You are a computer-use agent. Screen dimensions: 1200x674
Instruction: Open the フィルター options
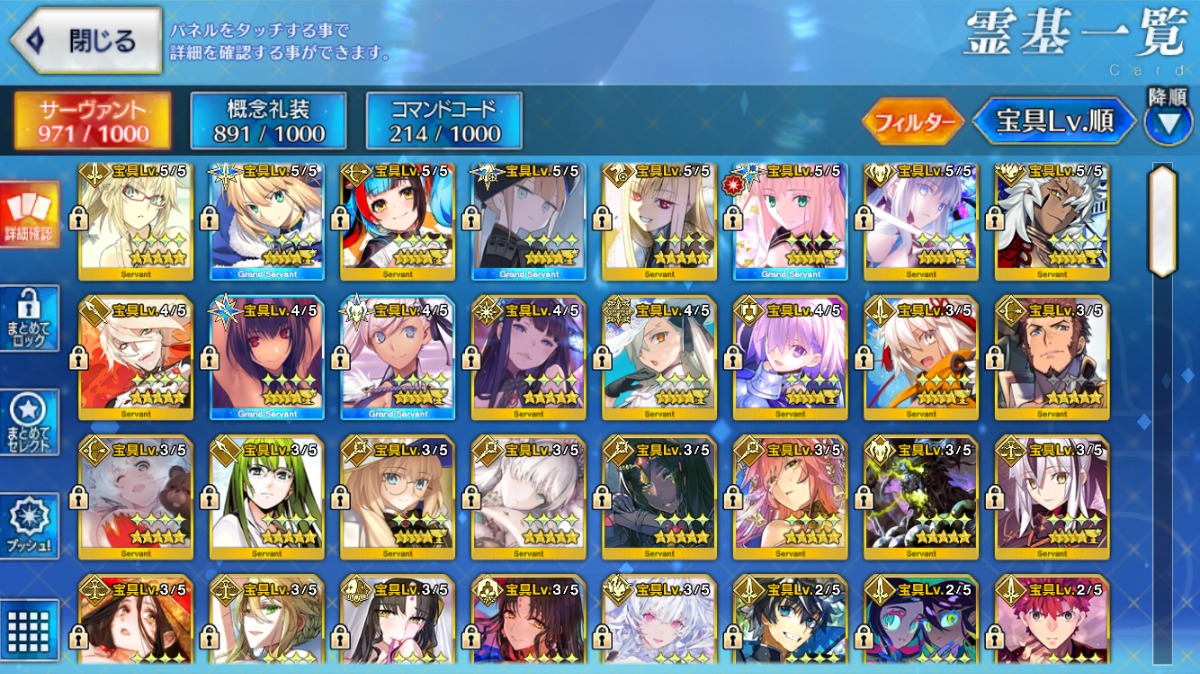pos(912,122)
